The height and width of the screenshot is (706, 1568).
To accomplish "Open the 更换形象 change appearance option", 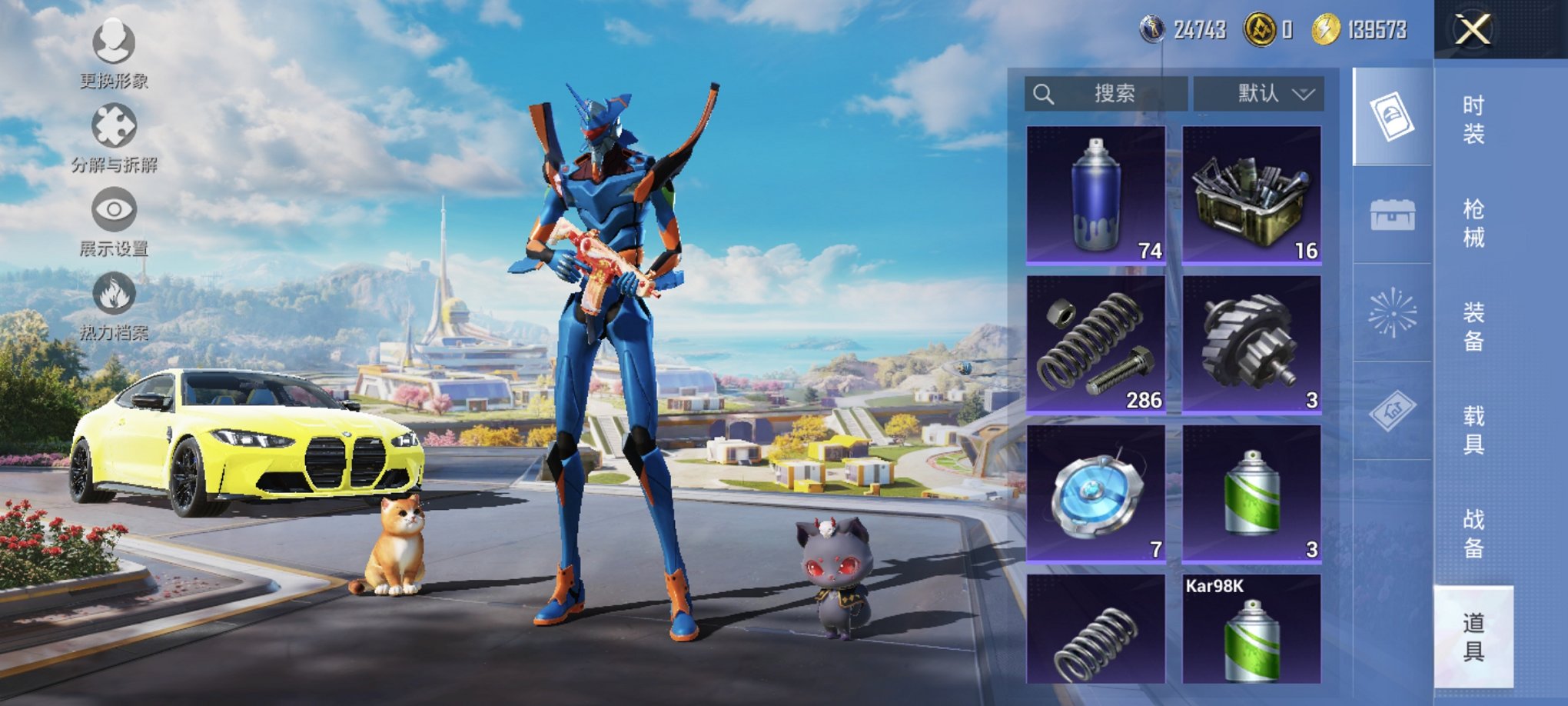I will point(114,52).
